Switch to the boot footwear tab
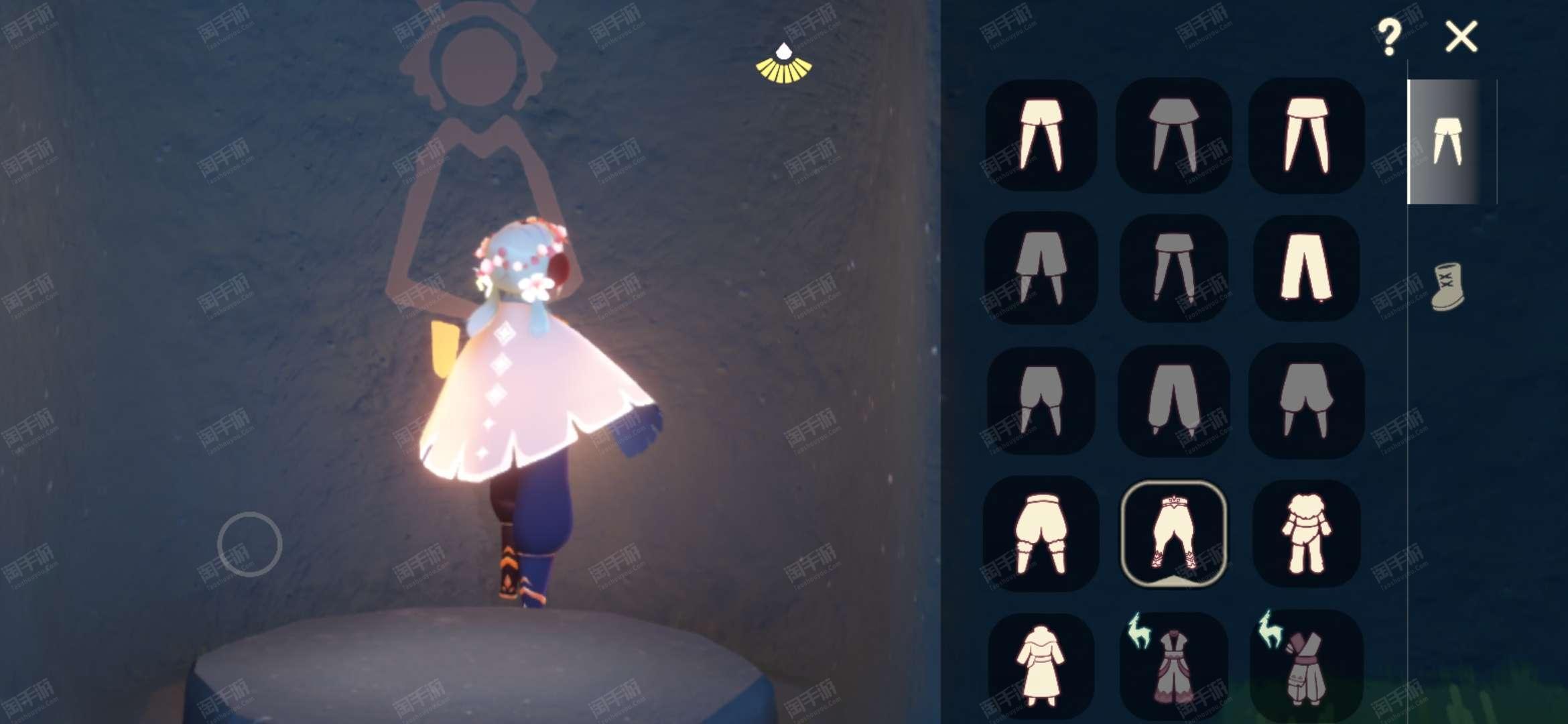This screenshot has width=1568, height=724. (1447, 287)
